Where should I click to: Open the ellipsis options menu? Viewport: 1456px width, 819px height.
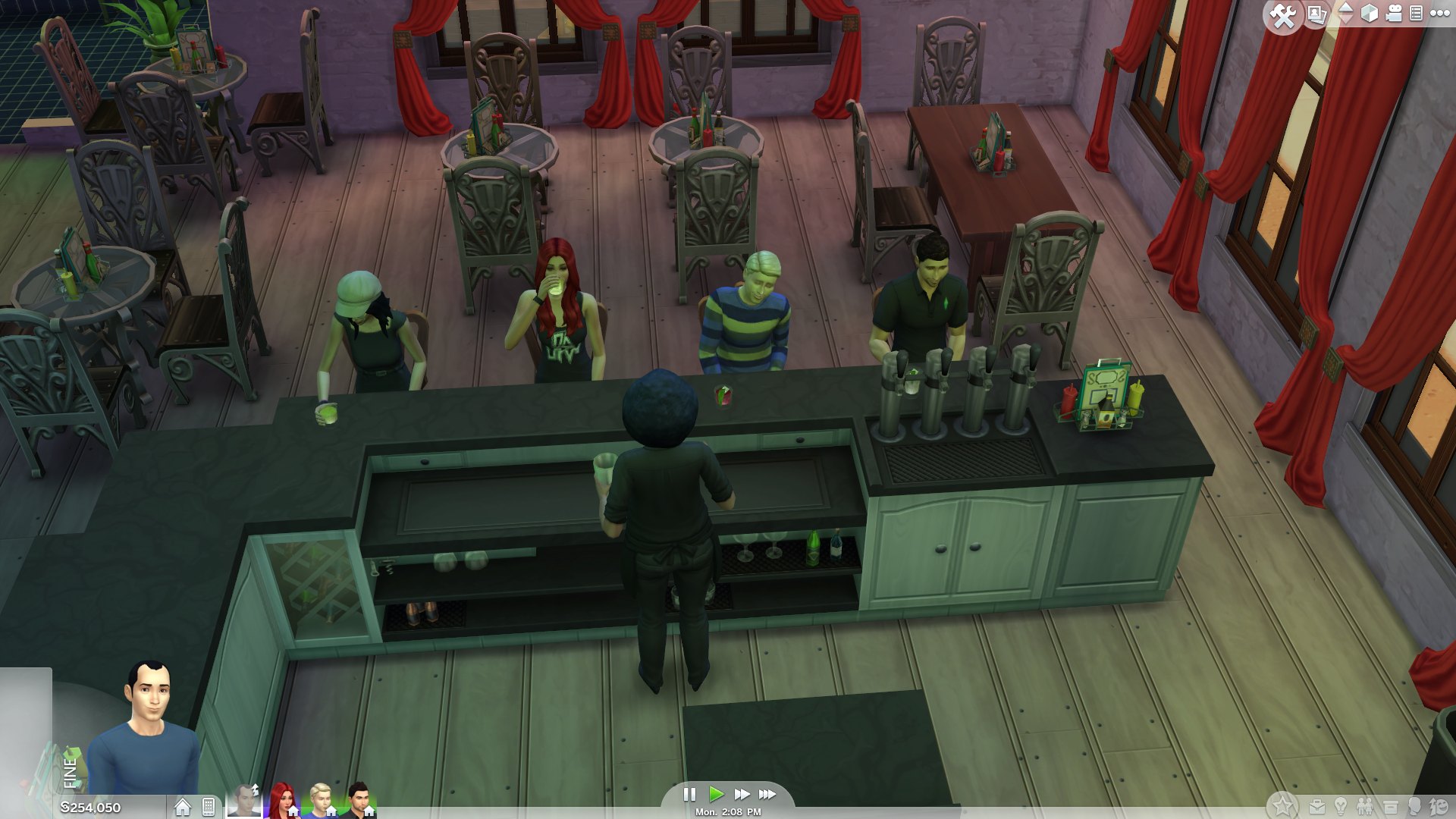coord(1439,13)
